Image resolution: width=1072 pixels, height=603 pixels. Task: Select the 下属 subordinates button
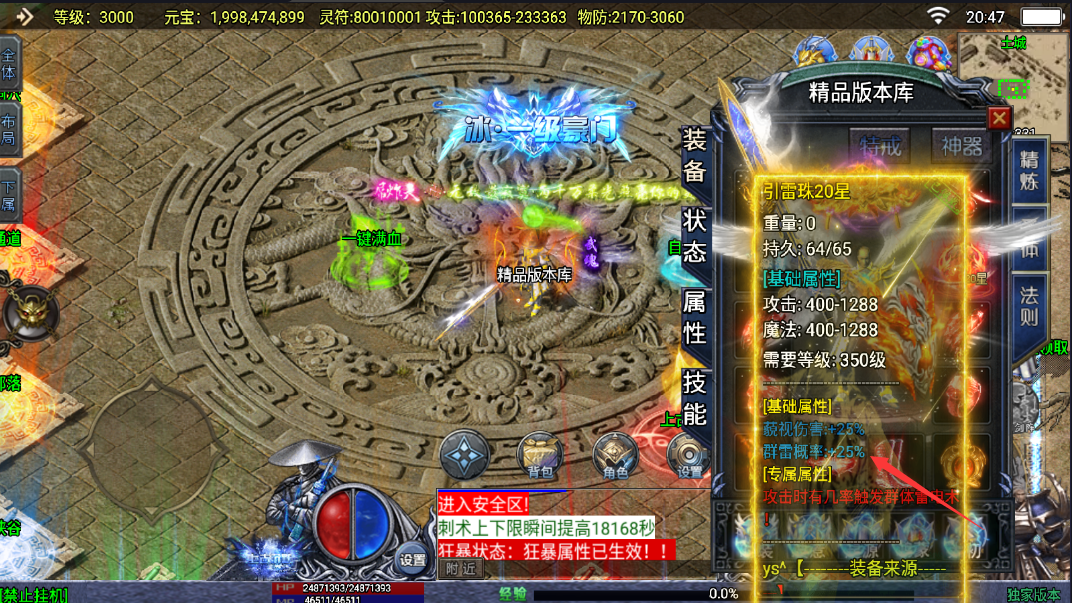click(x=8, y=195)
